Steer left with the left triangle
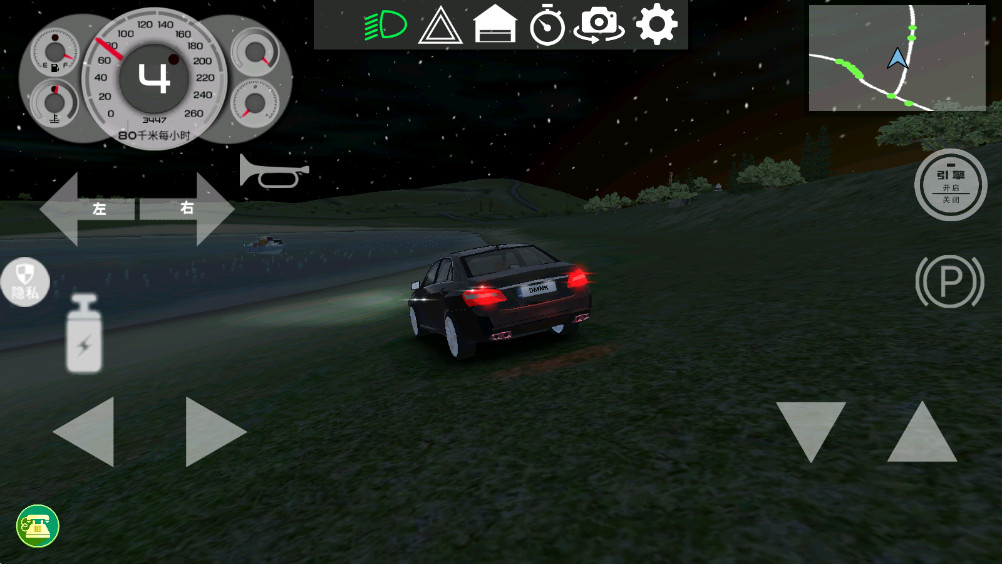Viewport: 1002px width, 564px height. (86, 431)
